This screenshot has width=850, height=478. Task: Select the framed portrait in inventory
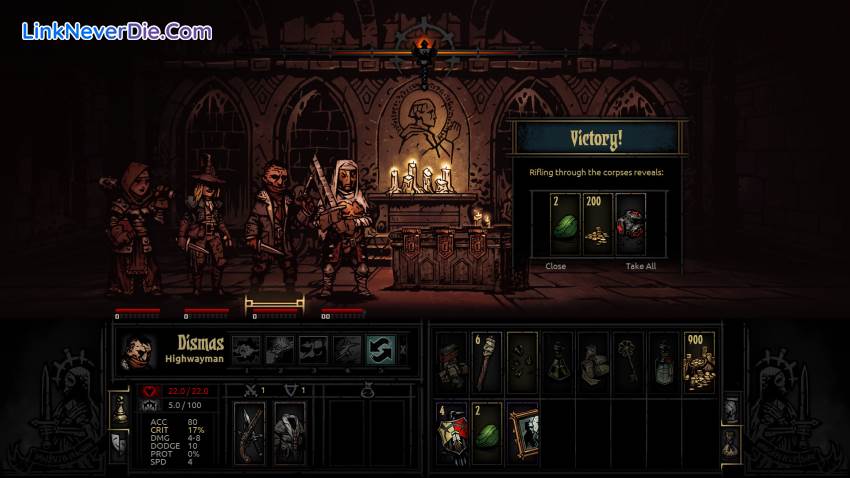click(521, 433)
